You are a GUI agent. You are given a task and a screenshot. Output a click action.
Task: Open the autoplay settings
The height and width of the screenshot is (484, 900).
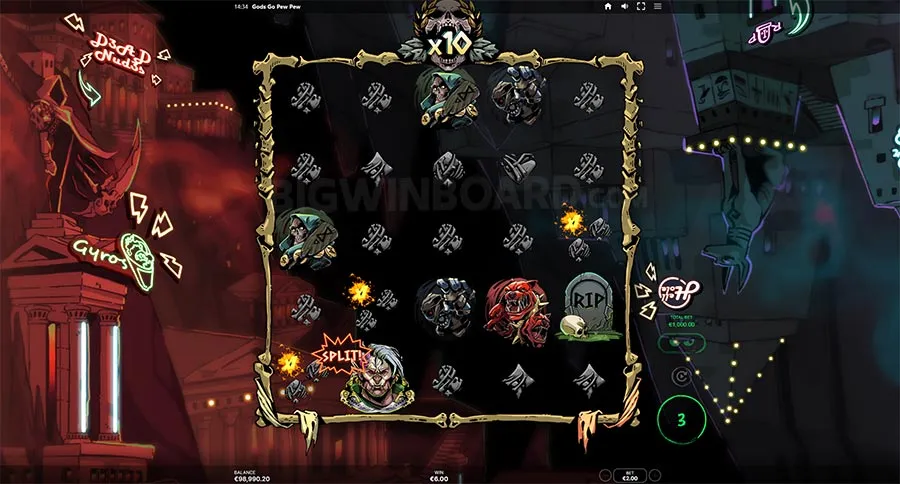pos(681,377)
